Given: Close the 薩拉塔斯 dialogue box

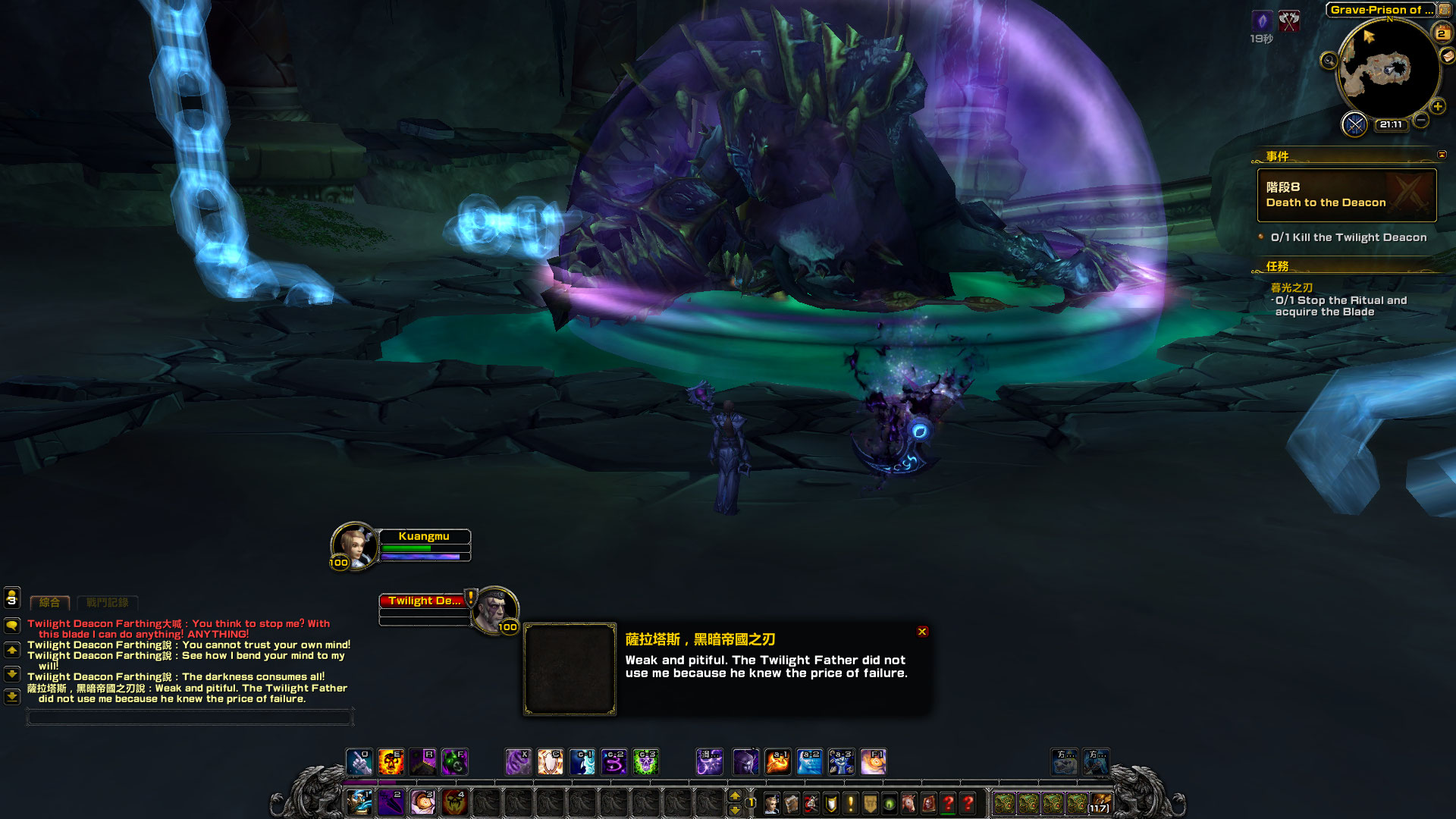Looking at the screenshot, I should click(x=922, y=632).
